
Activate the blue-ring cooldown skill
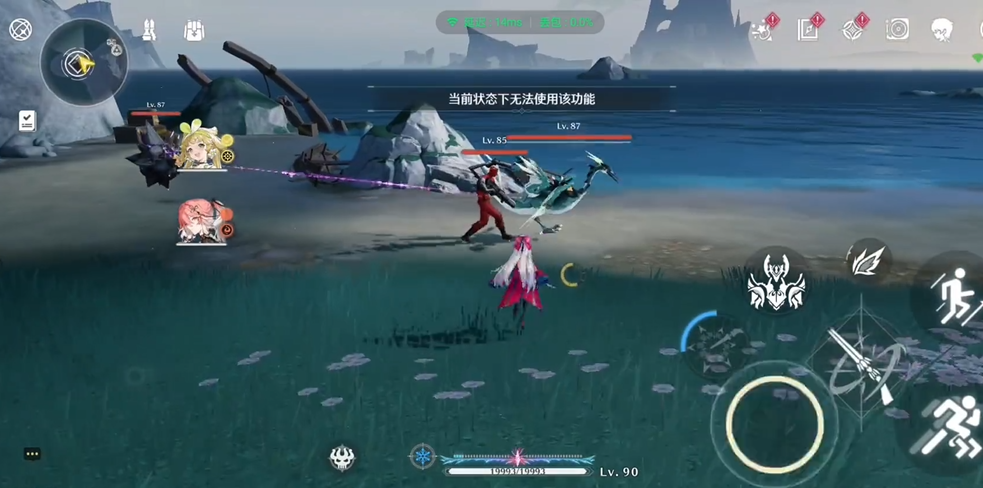coord(712,342)
